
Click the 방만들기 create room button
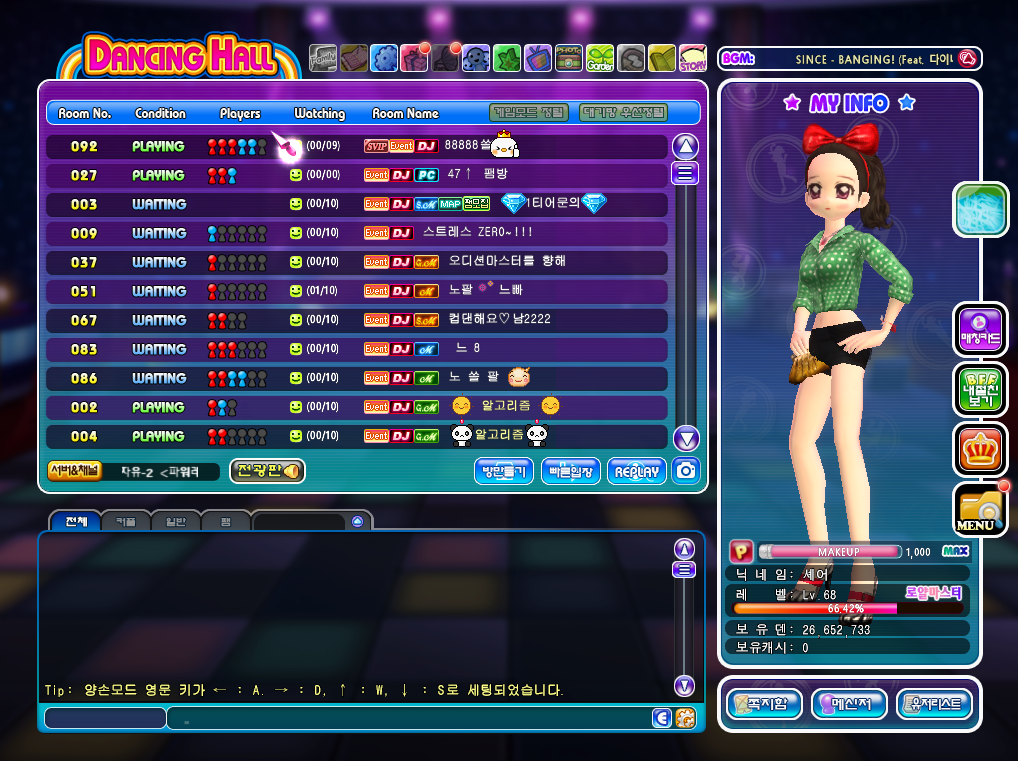[504, 472]
